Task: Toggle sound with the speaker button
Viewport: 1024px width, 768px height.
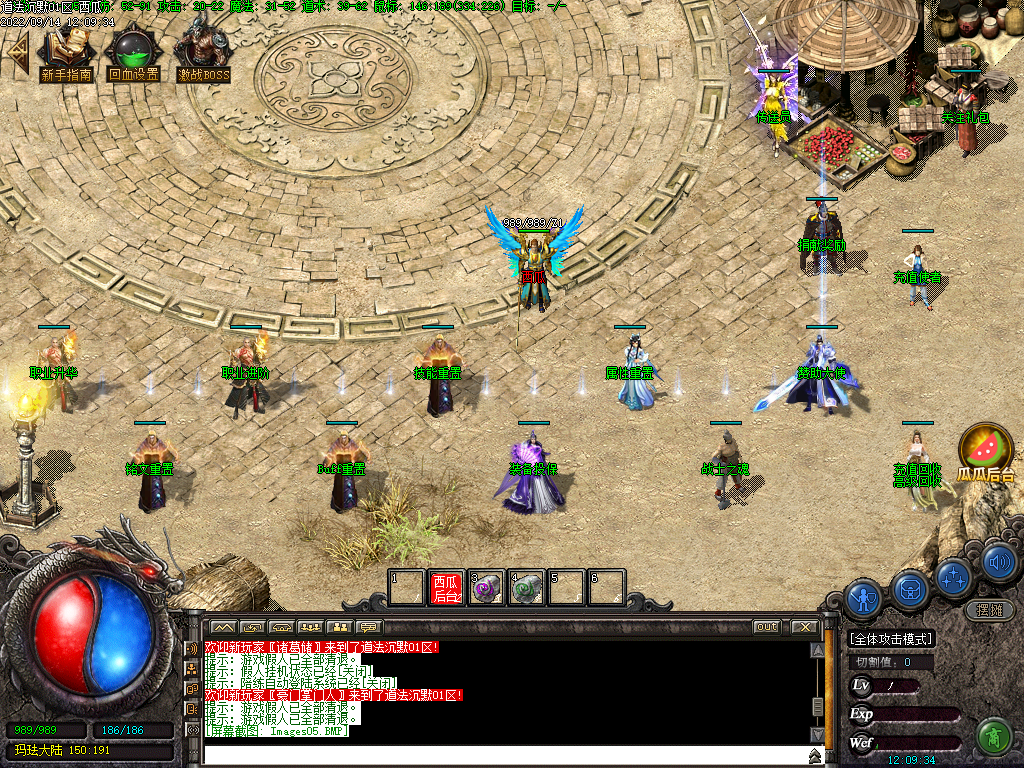Action: [997, 563]
